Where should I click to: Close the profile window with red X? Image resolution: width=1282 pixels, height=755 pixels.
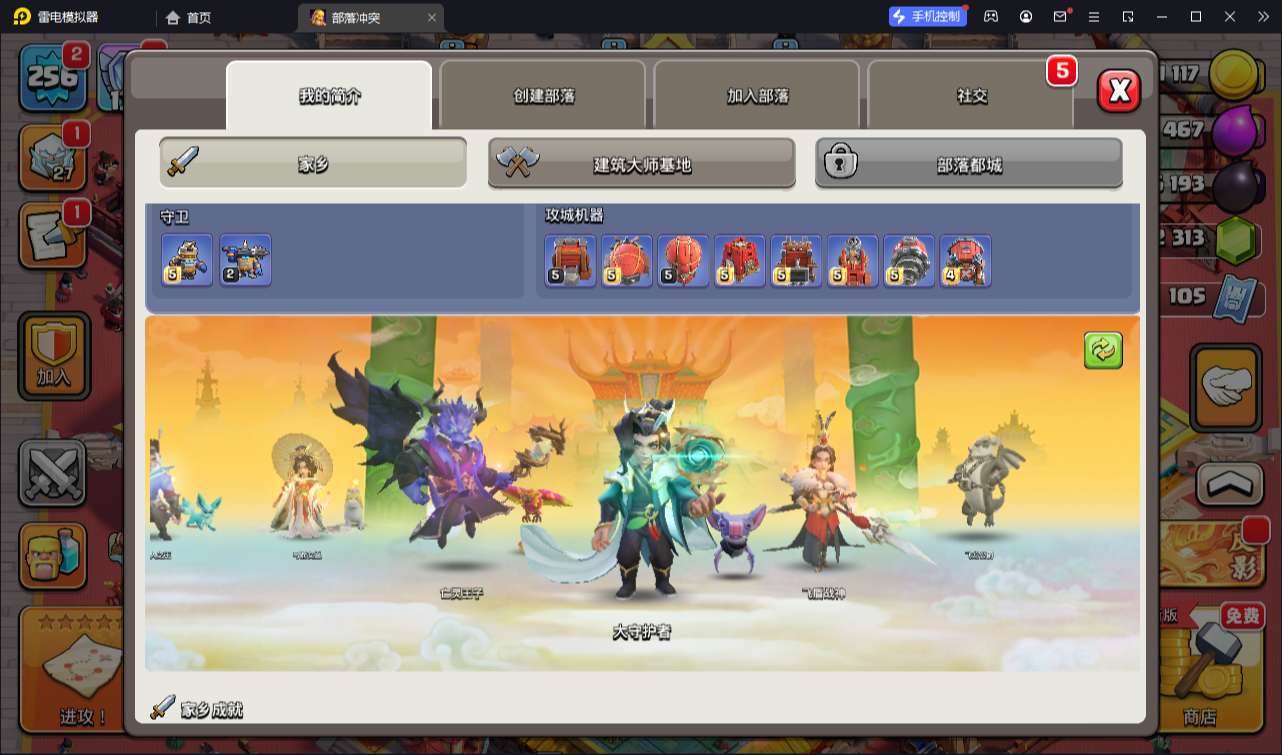coord(1119,92)
